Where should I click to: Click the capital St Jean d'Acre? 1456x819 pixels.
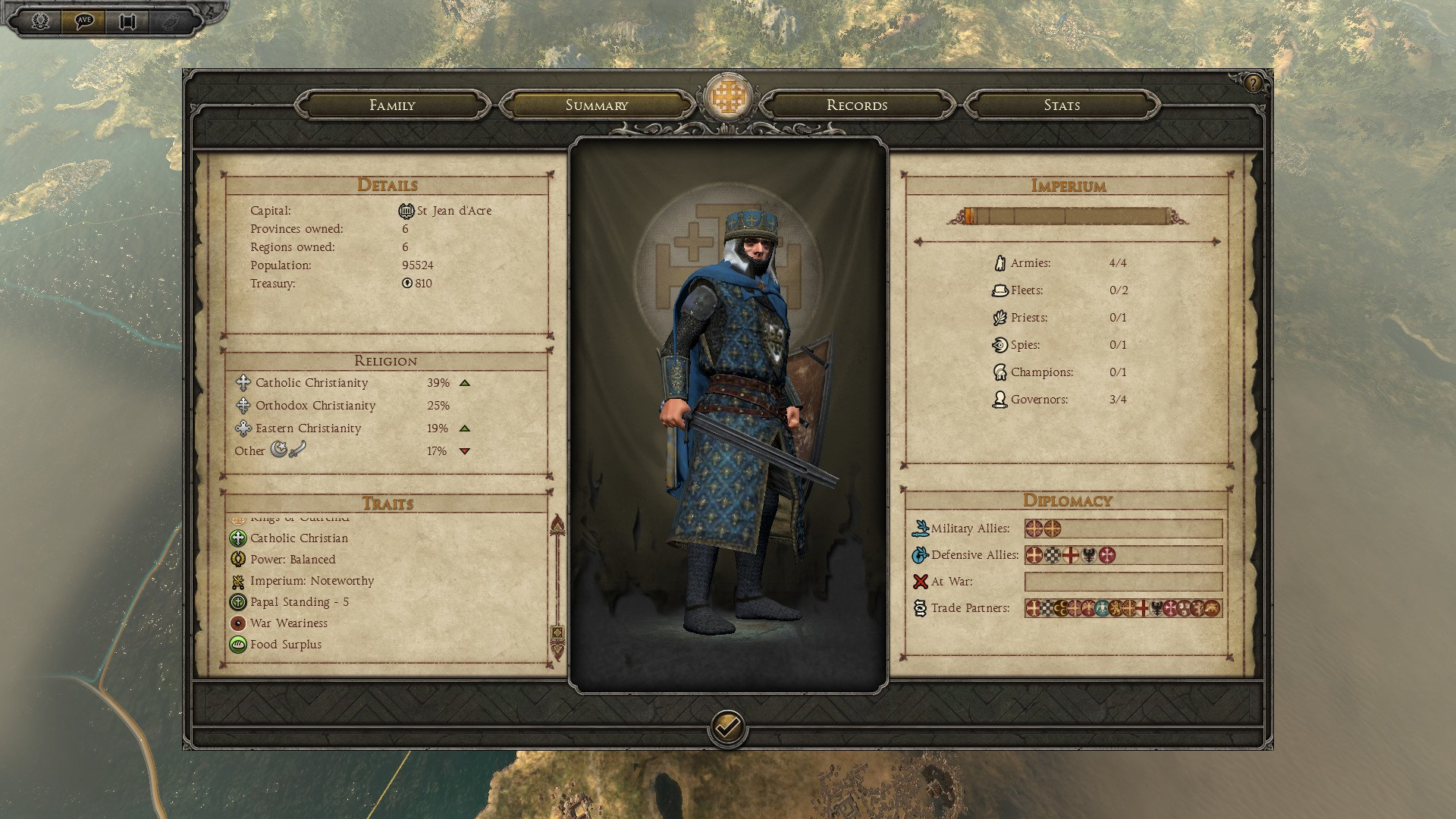(x=453, y=211)
